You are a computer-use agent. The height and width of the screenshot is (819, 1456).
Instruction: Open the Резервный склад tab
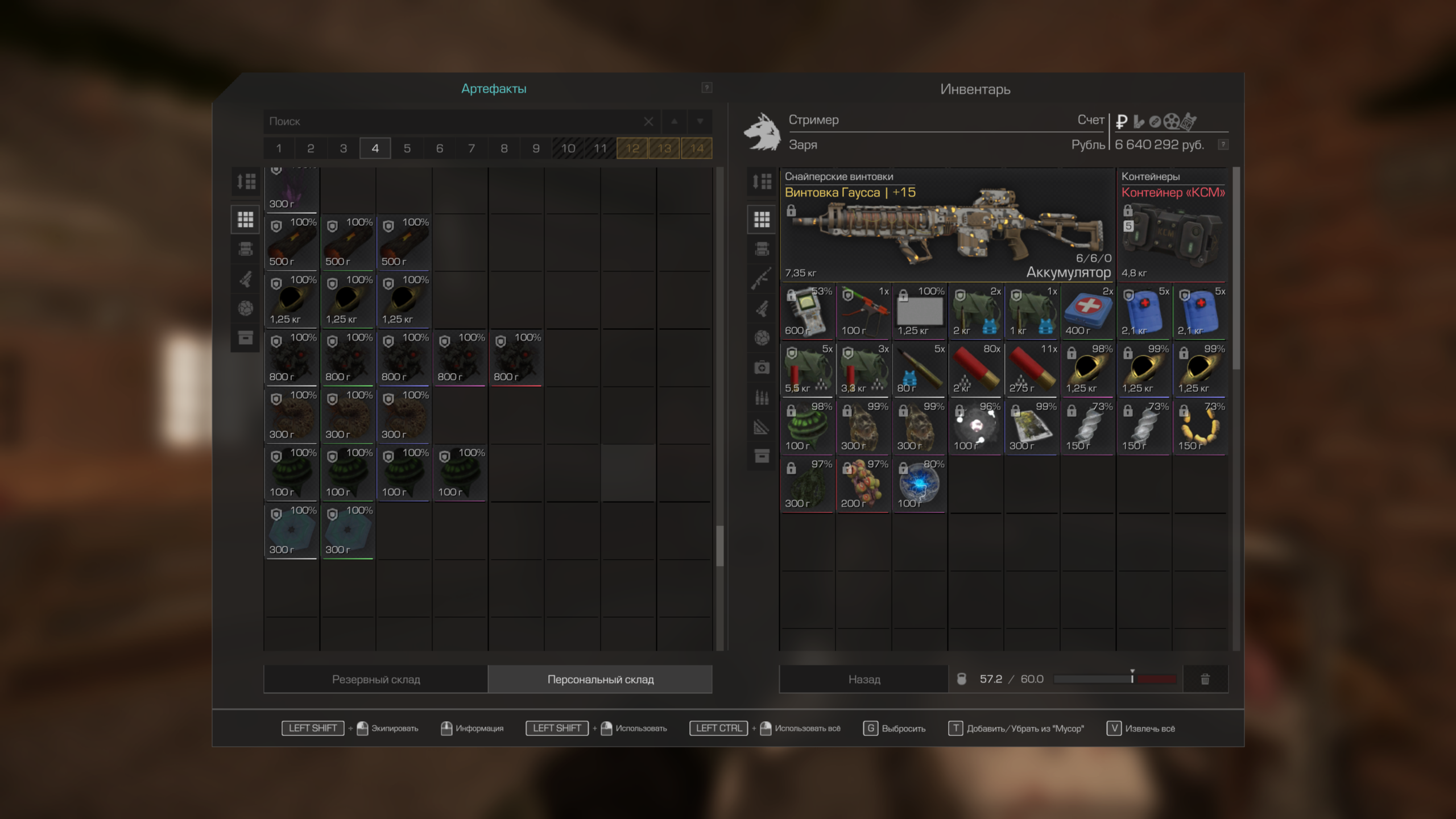pos(376,679)
